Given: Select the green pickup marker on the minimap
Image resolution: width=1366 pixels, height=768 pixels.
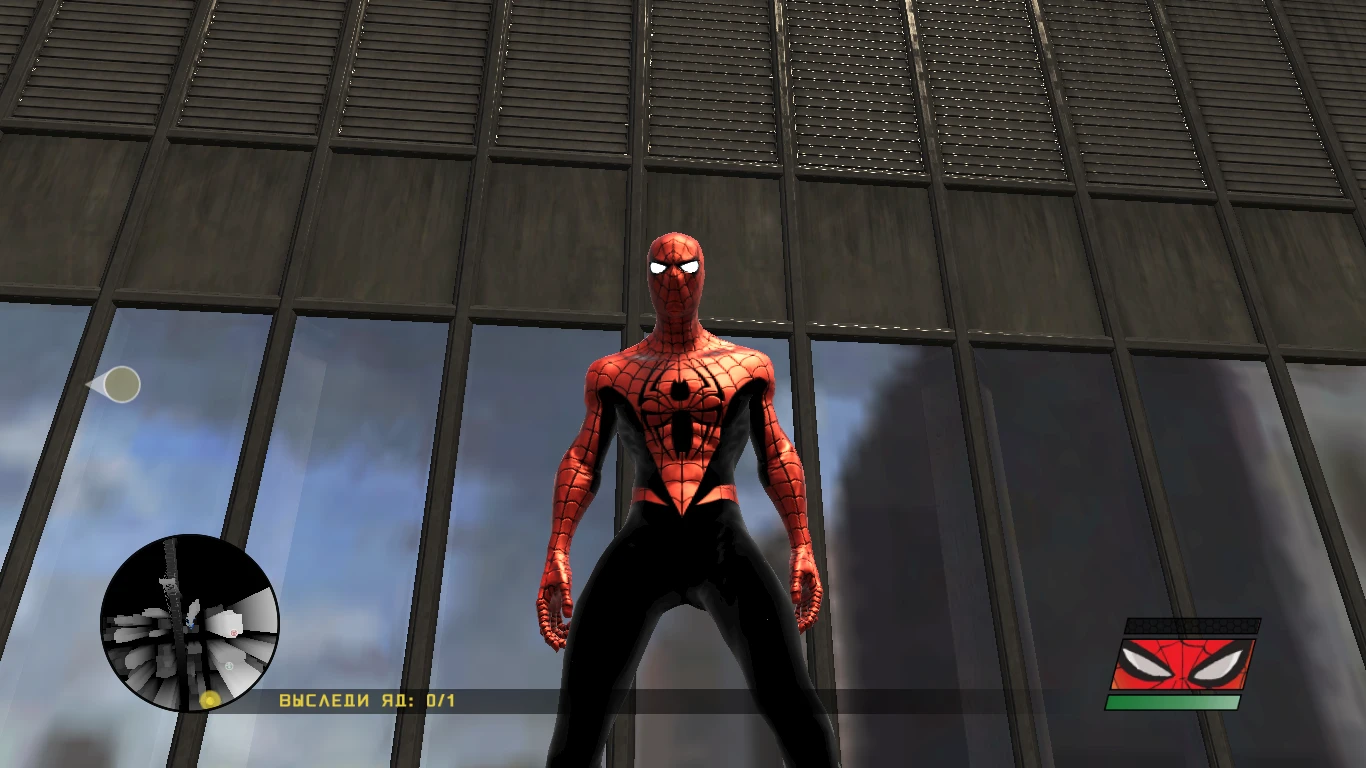Looking at the screenshot, I should click(228, 666).
